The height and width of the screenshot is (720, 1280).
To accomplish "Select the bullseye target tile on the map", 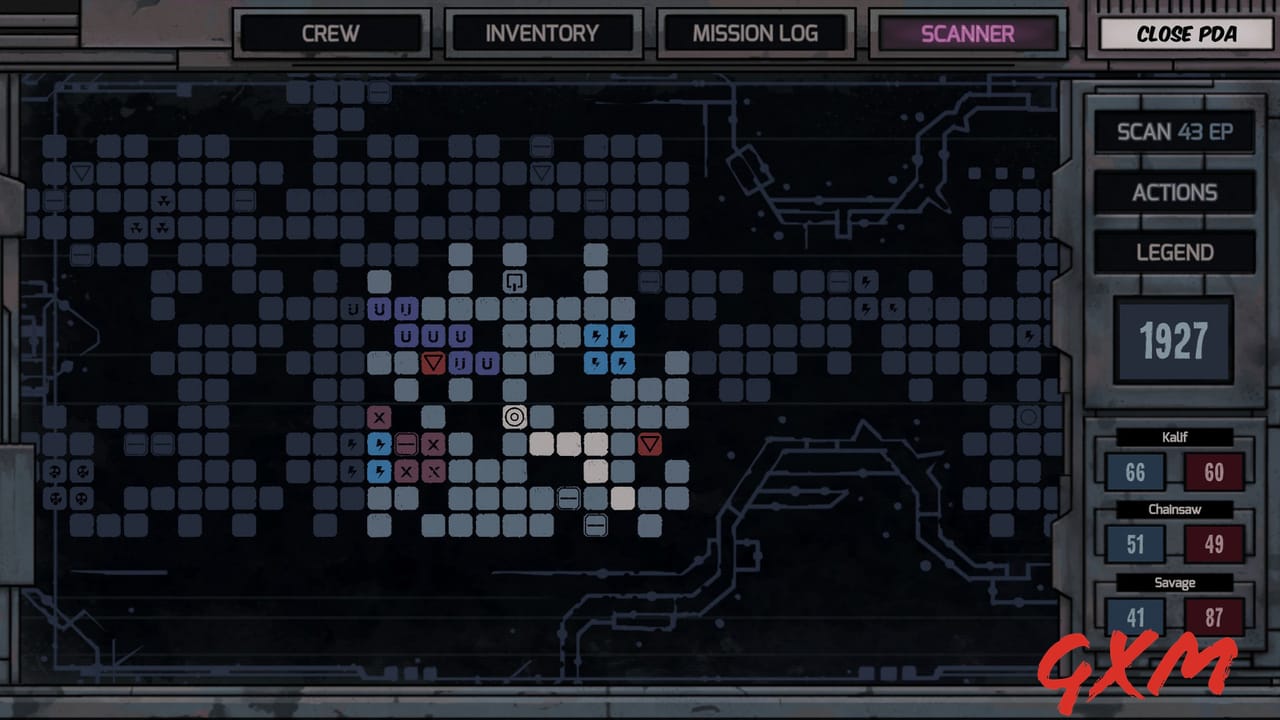I will point(514,417).
